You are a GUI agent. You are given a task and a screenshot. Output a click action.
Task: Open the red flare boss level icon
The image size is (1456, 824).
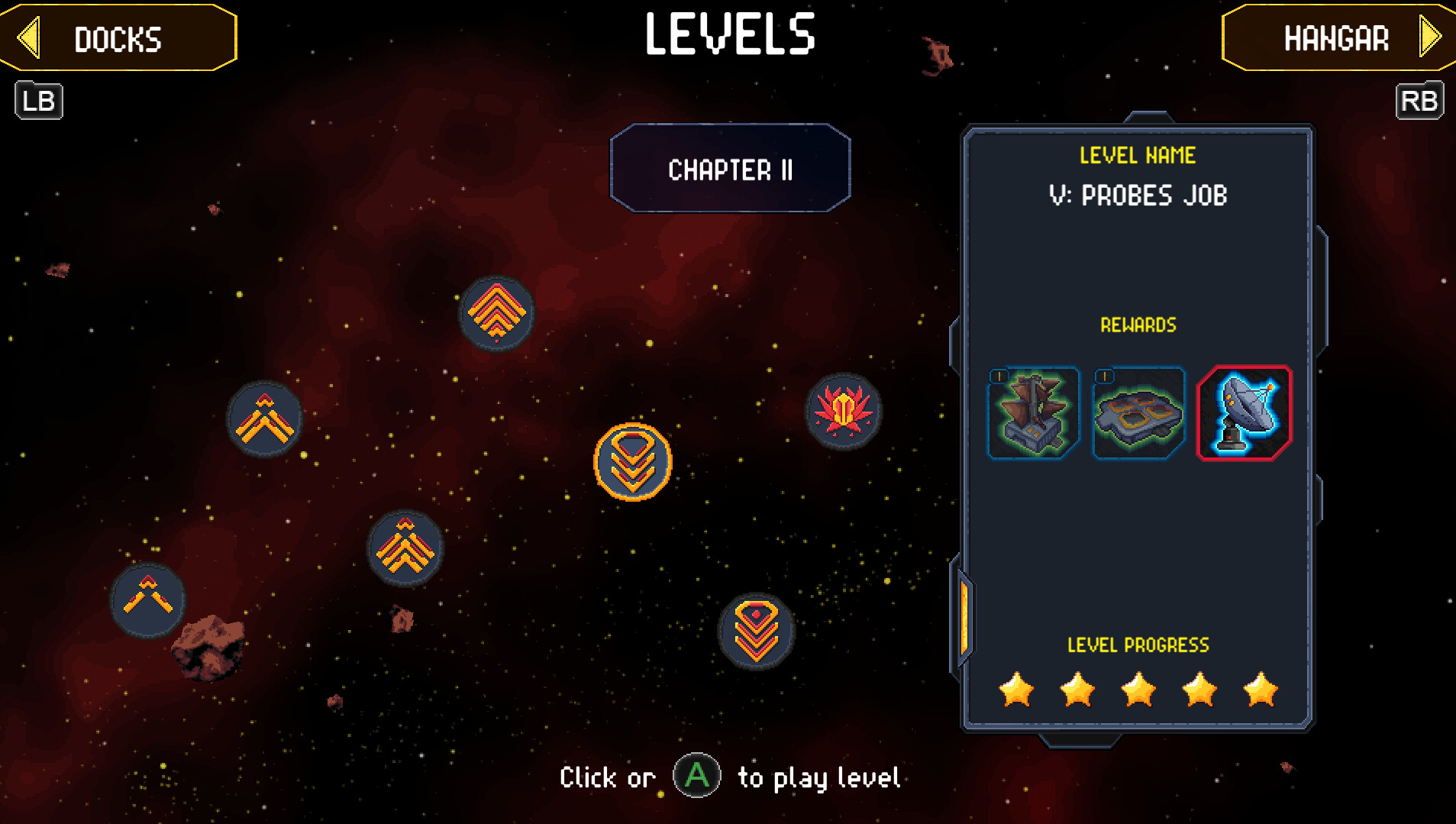(844, 411)
